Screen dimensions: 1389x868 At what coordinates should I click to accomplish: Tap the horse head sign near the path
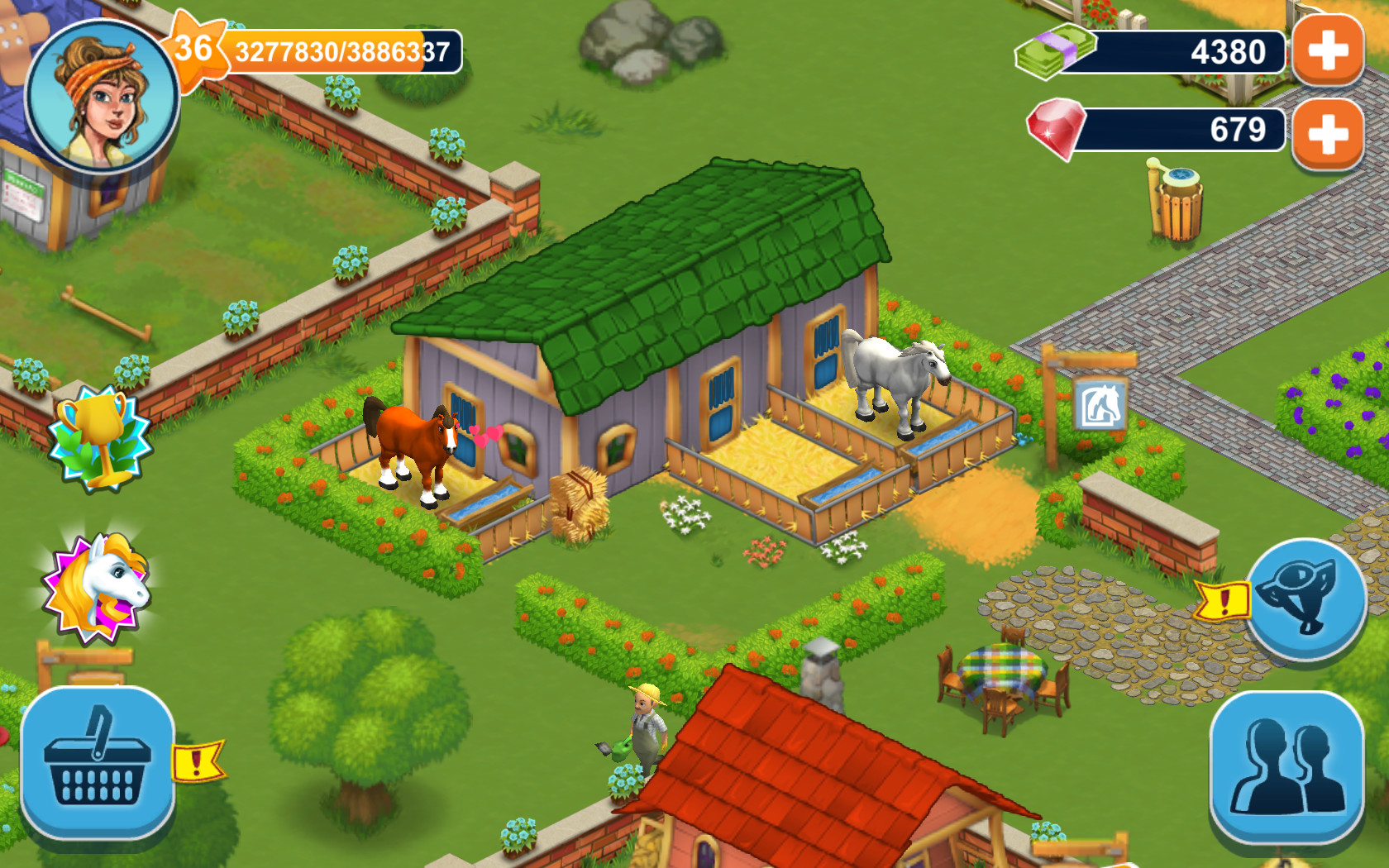(1100, 401)
